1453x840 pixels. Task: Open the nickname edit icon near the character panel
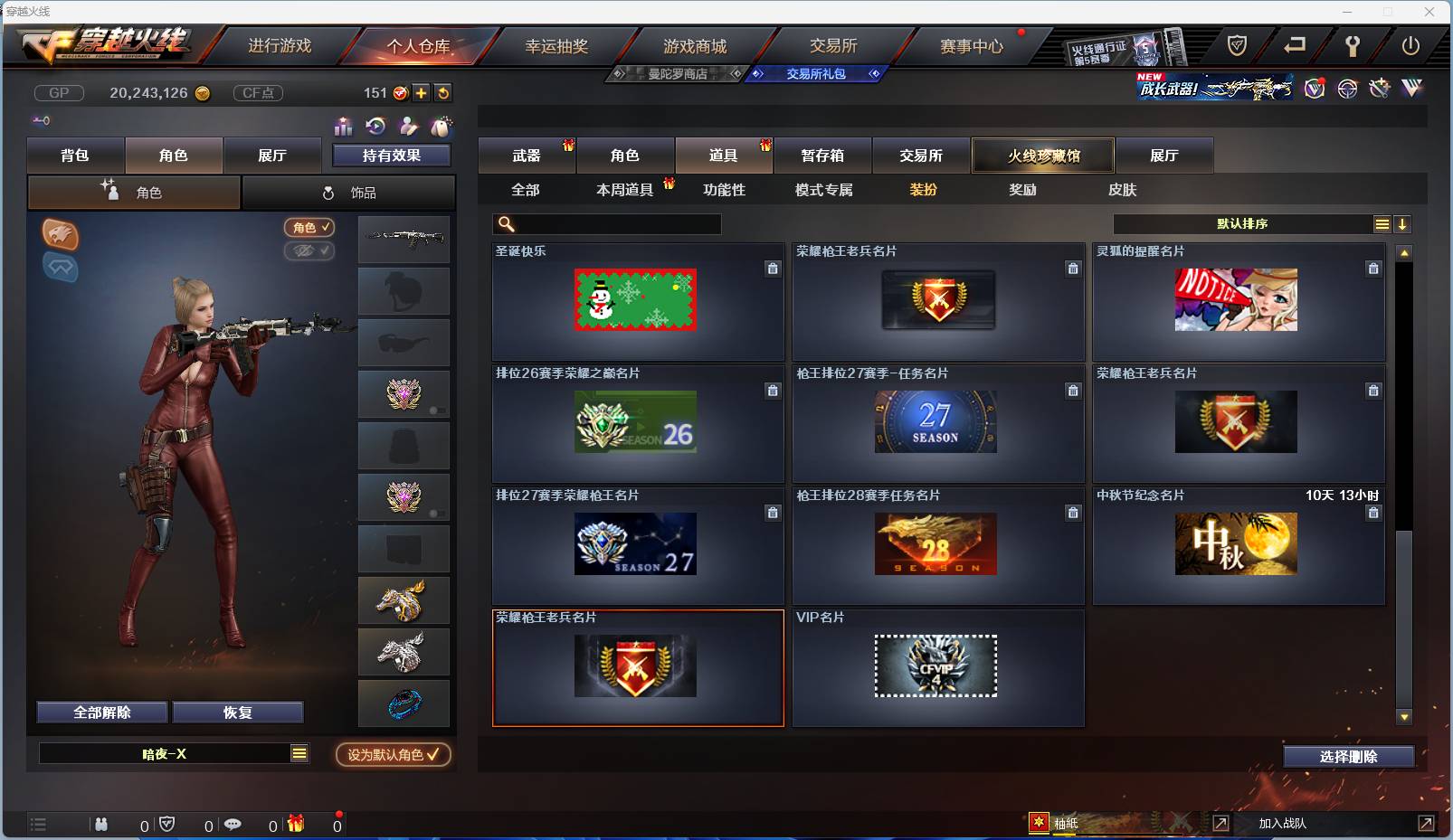point(408,127)
